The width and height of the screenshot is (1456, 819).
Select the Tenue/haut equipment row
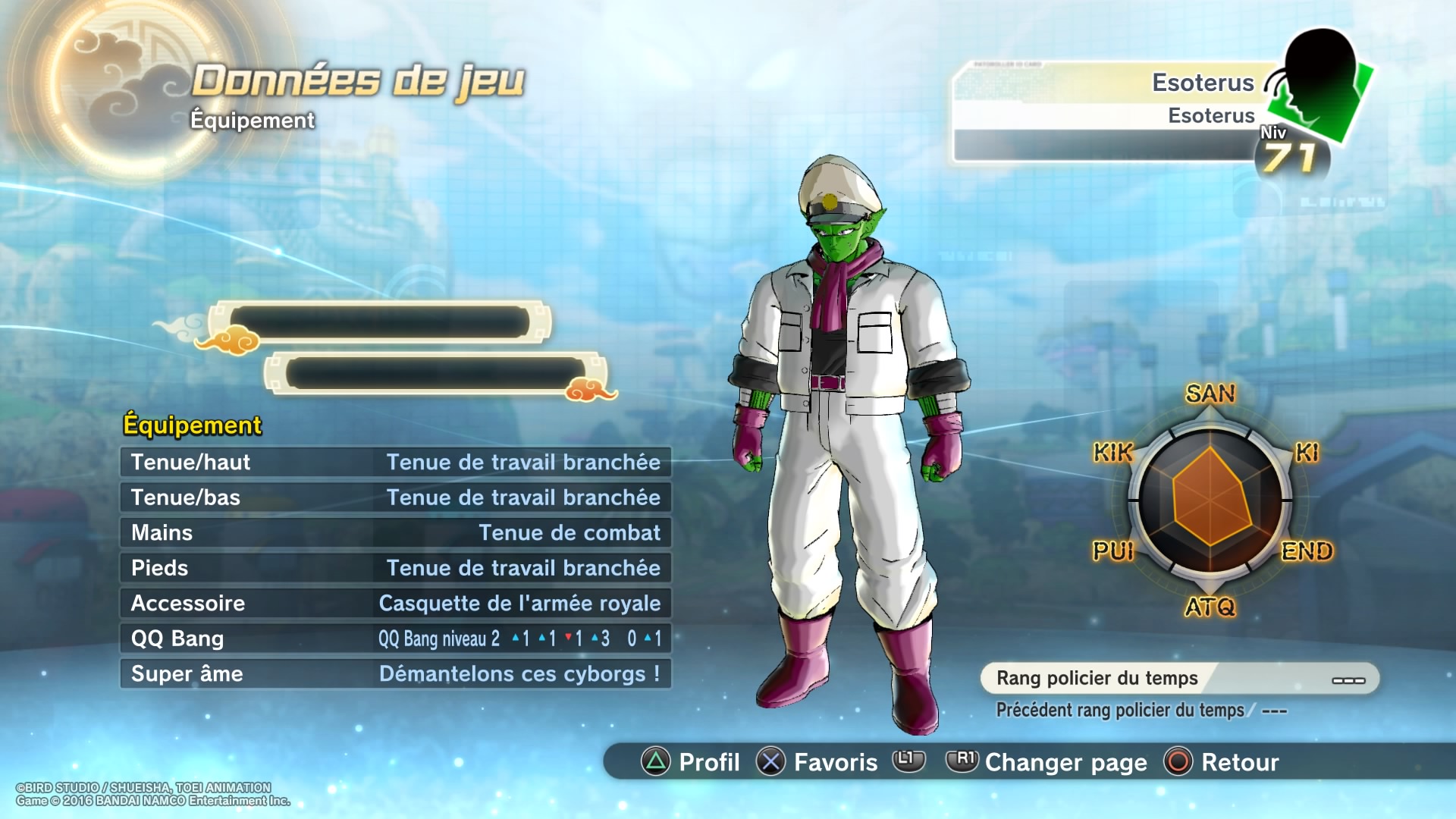tap(394, 463)
